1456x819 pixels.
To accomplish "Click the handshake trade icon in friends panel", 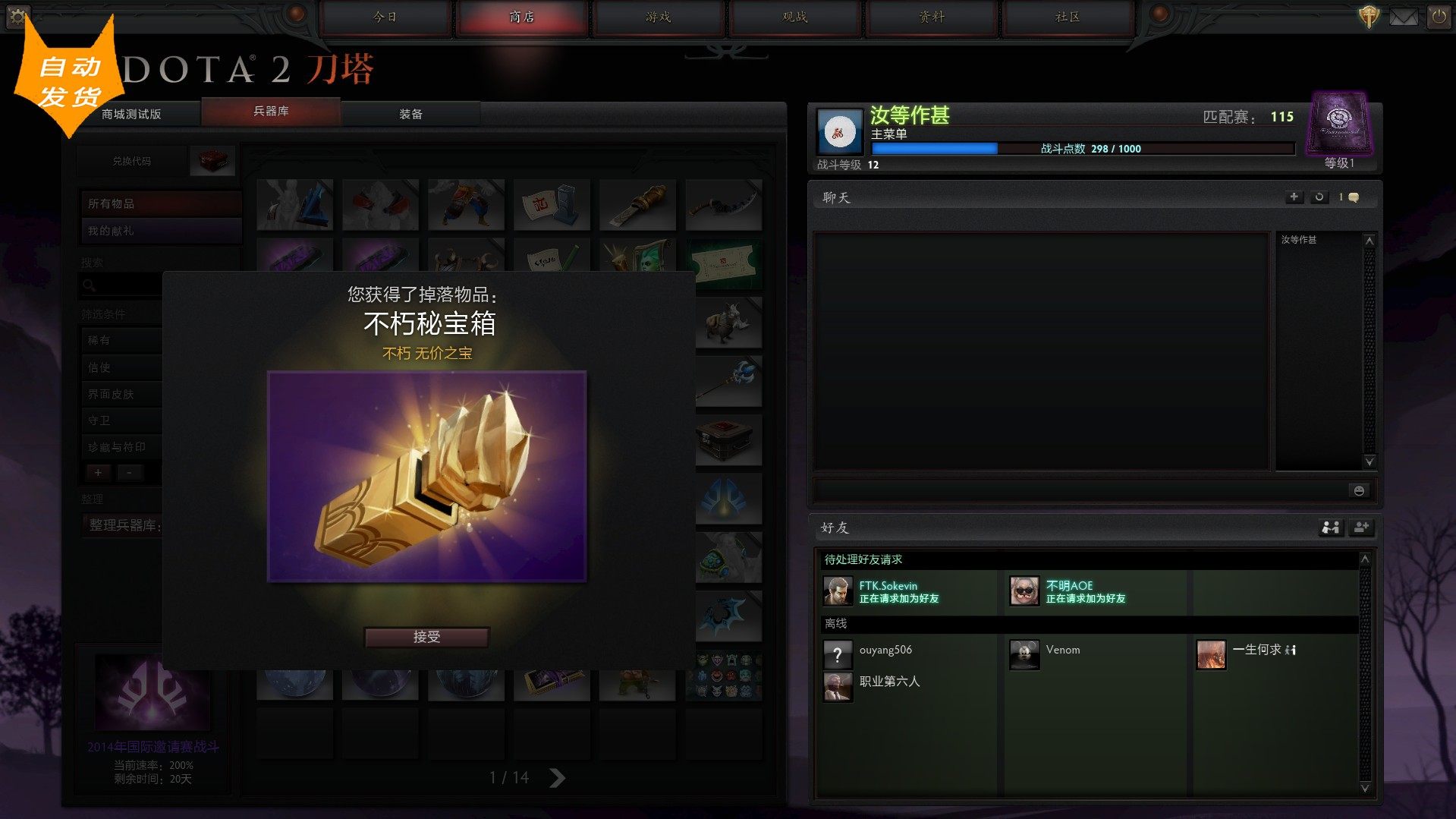I will (1330, 528).
